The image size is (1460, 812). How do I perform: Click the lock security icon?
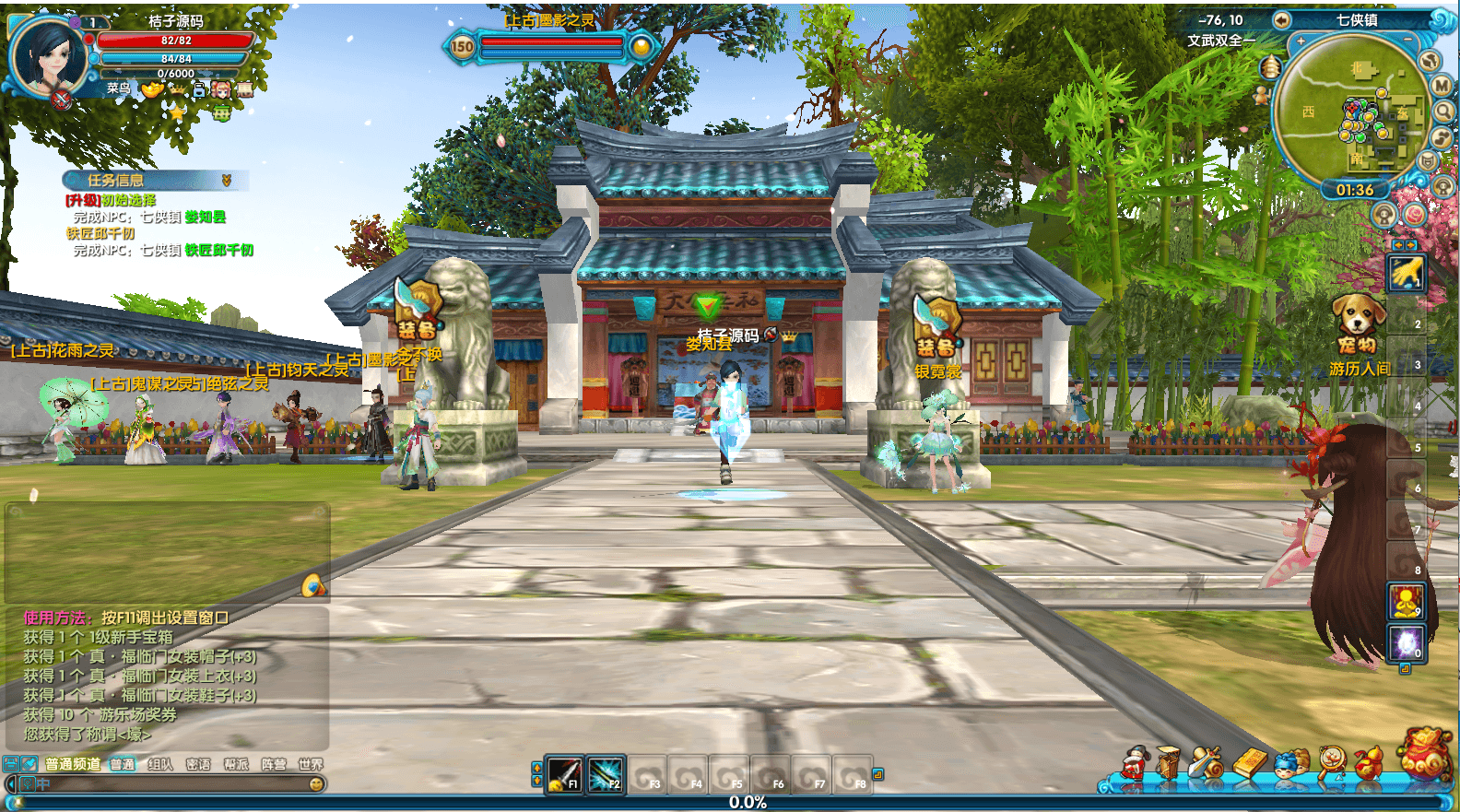click(199, 89)
